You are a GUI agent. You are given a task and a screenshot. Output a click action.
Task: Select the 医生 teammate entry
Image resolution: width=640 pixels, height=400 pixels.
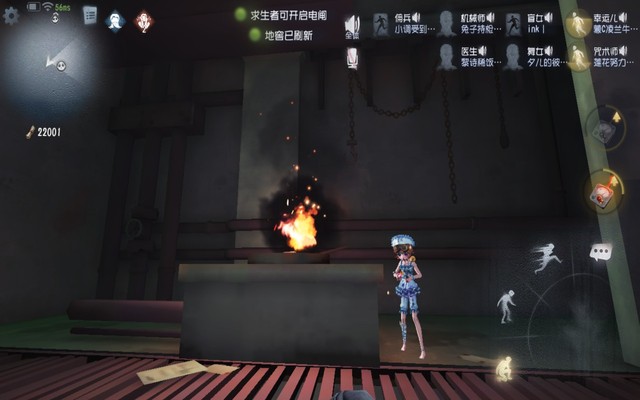tap(466, 56)
